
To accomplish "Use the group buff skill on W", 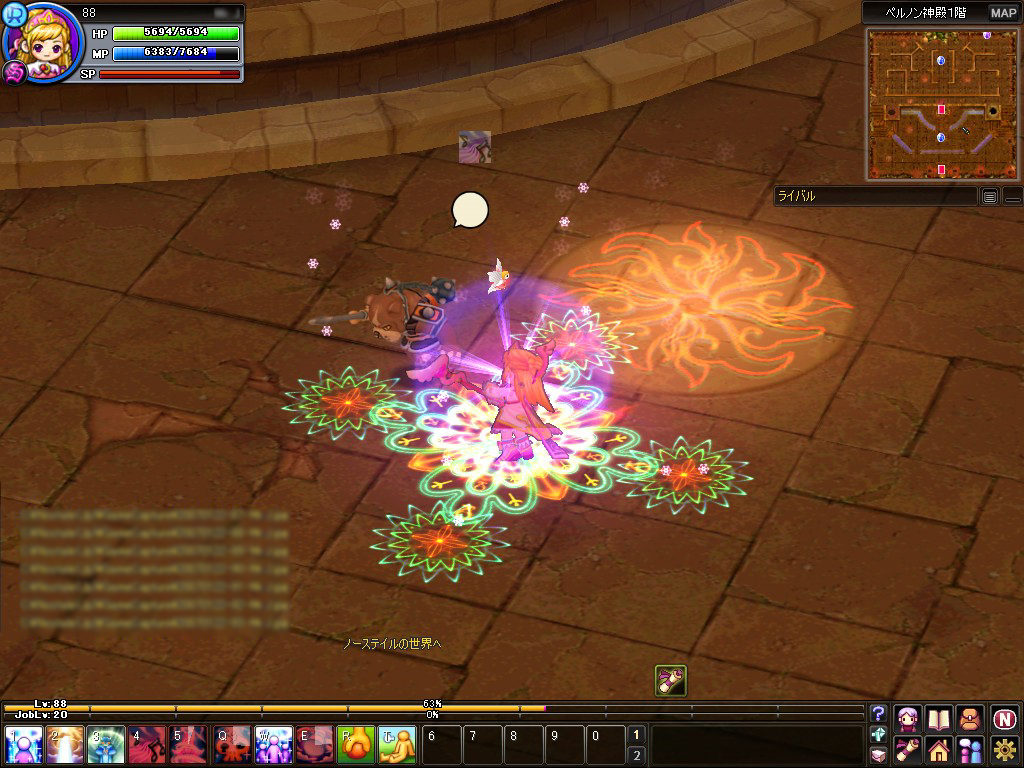I will pos(274,745).
